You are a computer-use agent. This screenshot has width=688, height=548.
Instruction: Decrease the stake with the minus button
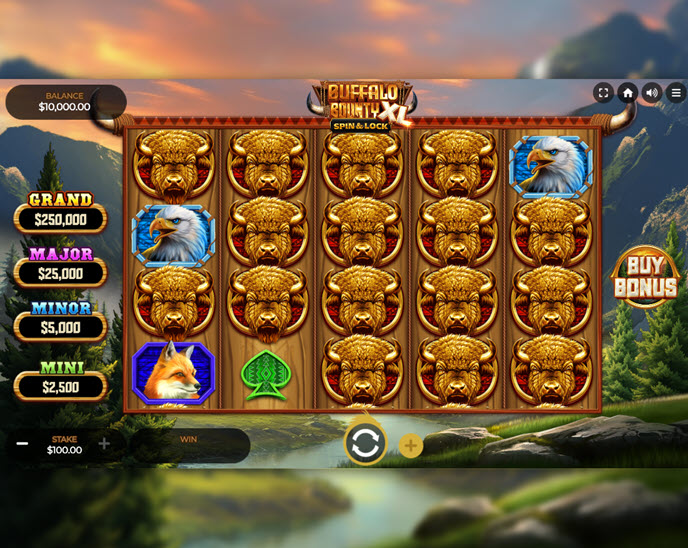(22, 444)
